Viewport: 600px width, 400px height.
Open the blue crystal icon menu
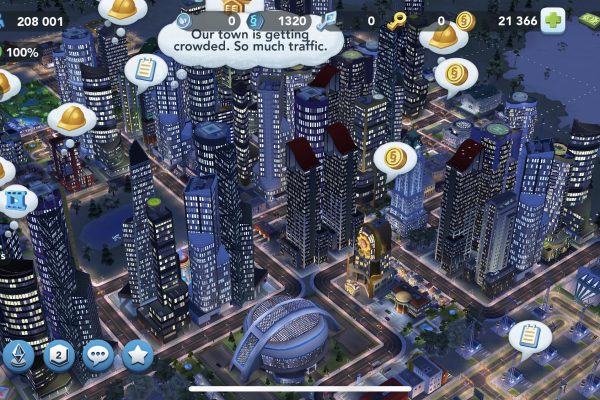(20, 355)
